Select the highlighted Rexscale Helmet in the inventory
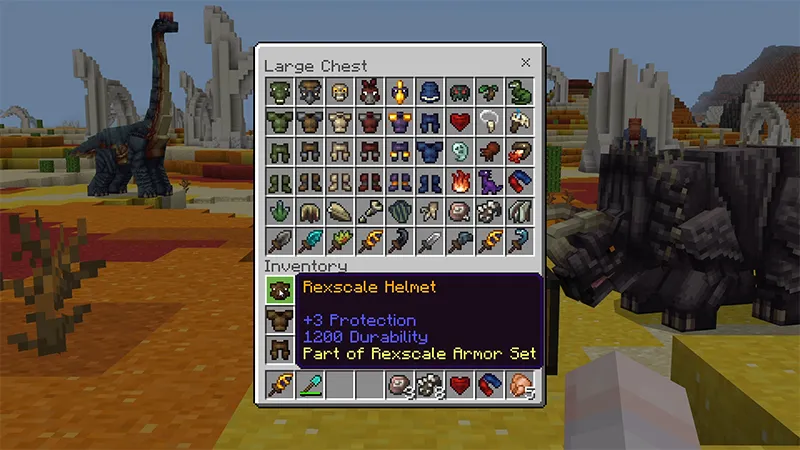Viewport: 800px width, 450px height. 279,290
